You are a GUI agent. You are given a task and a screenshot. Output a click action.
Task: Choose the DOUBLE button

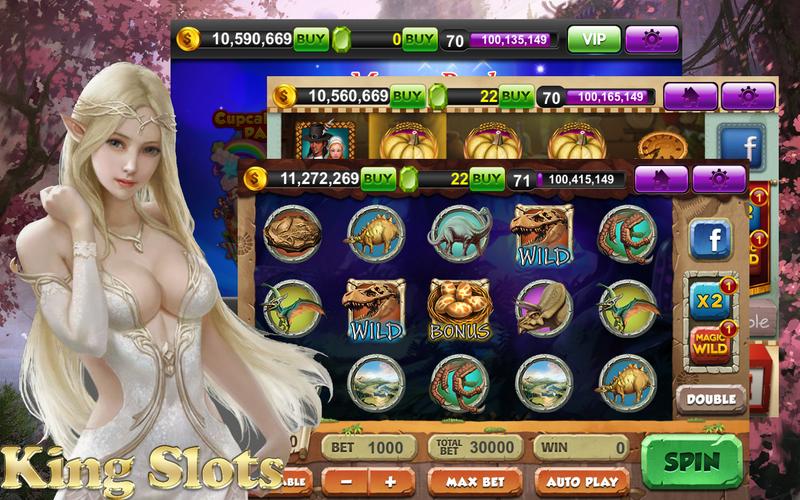pos(711,398)
